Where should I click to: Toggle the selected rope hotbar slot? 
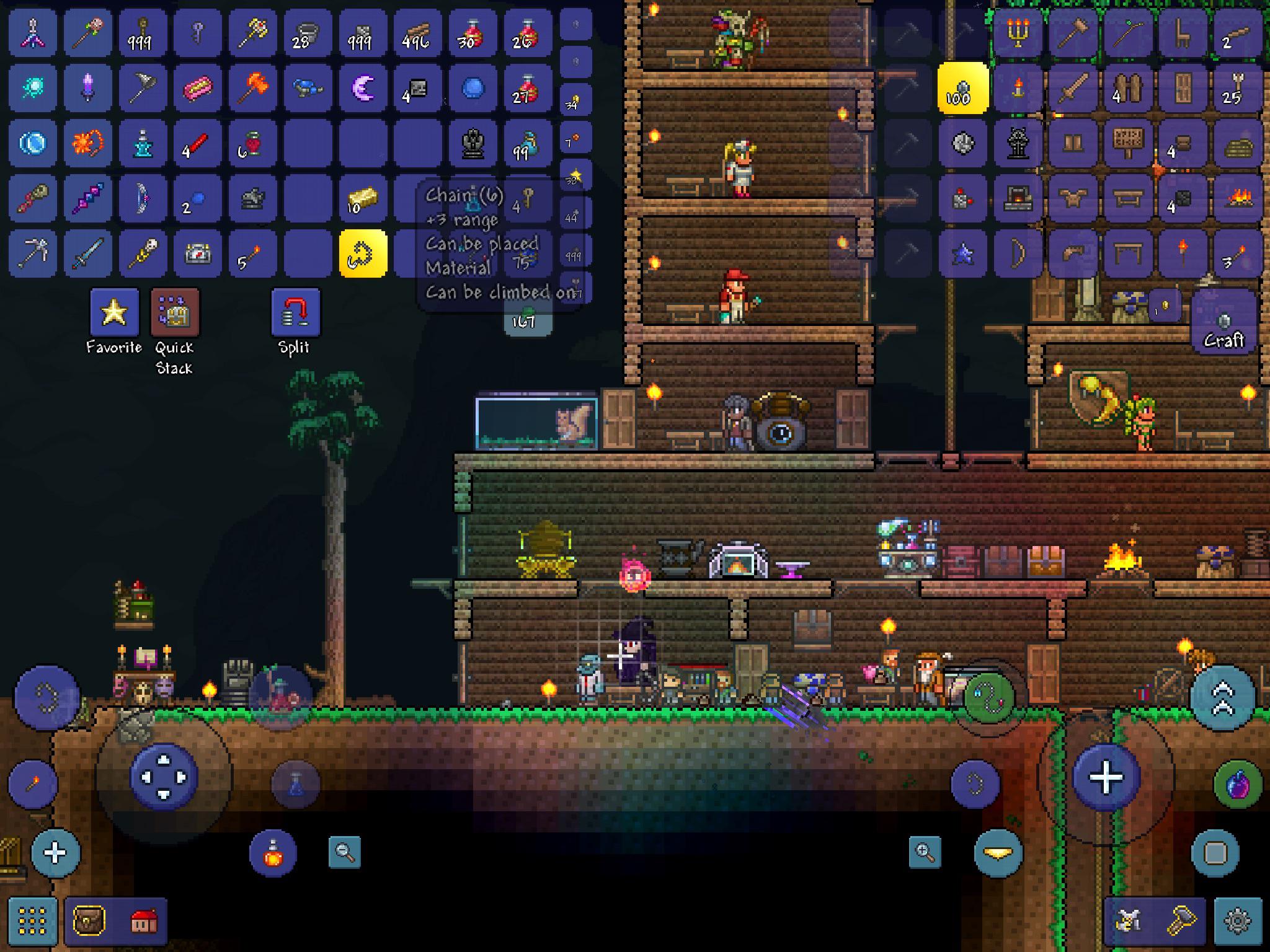coord(364,252)
